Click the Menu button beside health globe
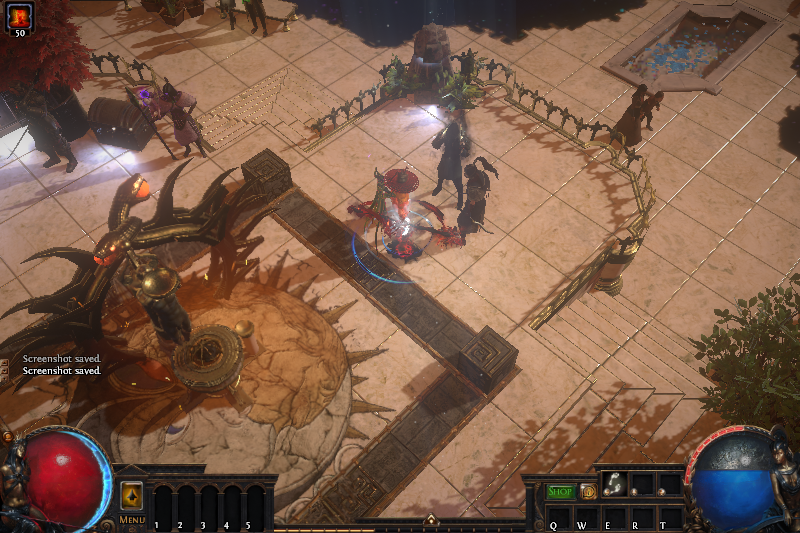 pos(132,520)
